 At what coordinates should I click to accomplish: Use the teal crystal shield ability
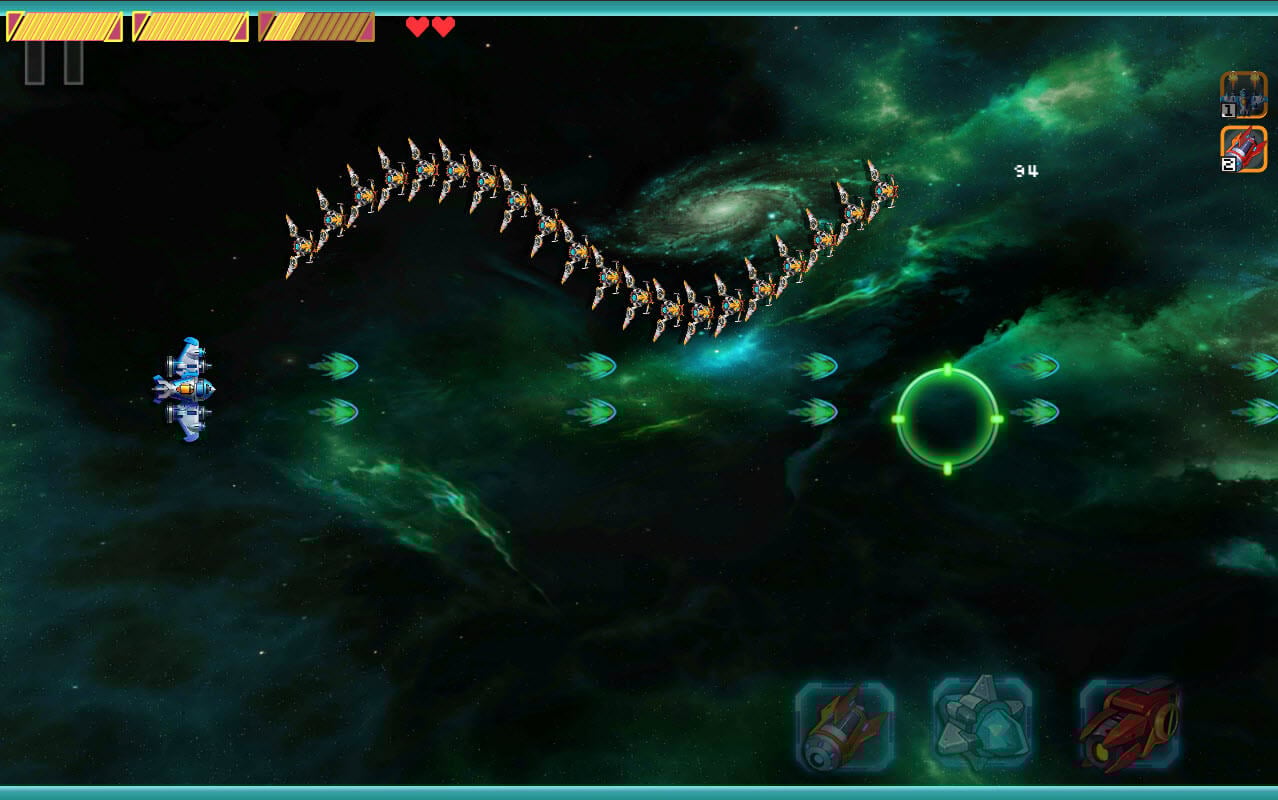point(982,724)
